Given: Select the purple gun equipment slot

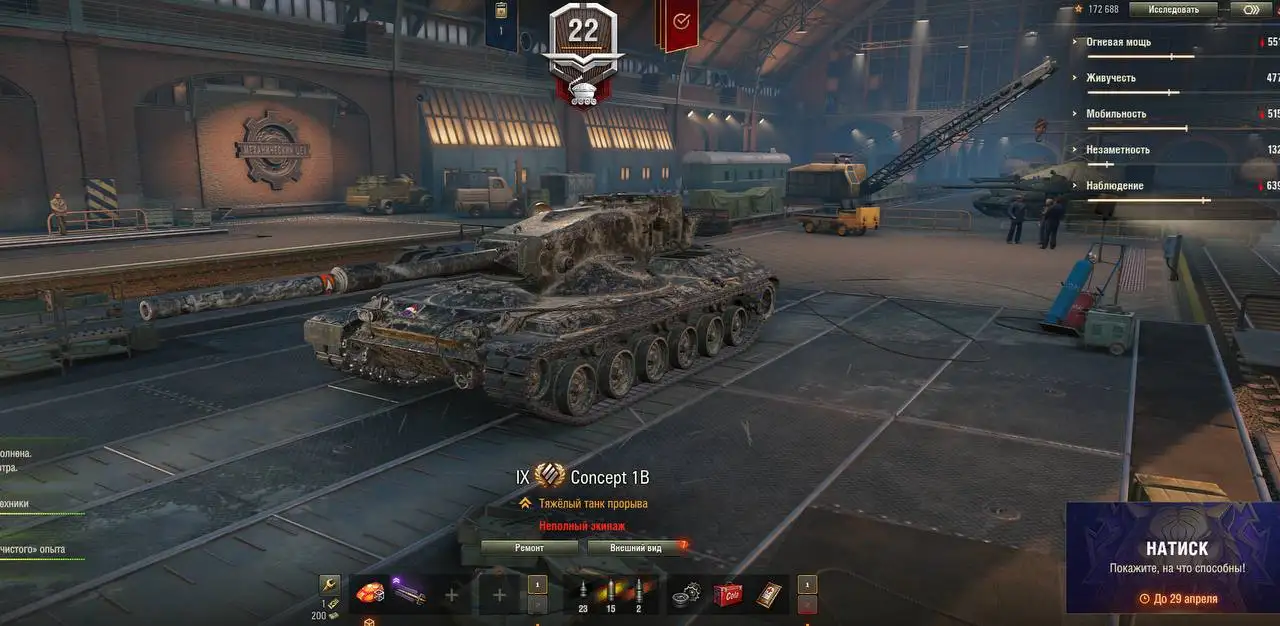Looking at the screenshot, I should pos(410,594).
